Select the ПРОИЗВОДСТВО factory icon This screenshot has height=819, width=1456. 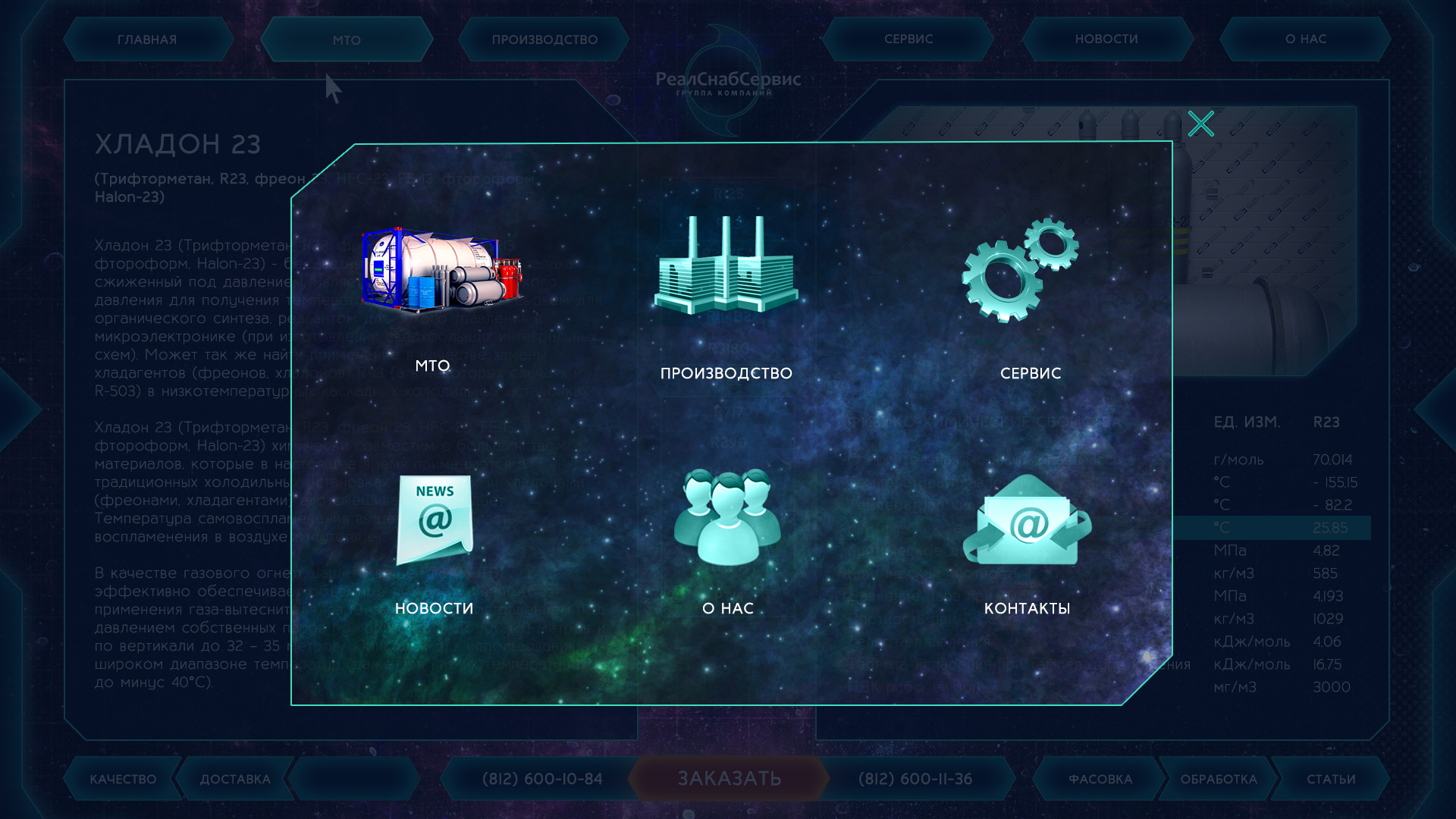tap(726, 265)
